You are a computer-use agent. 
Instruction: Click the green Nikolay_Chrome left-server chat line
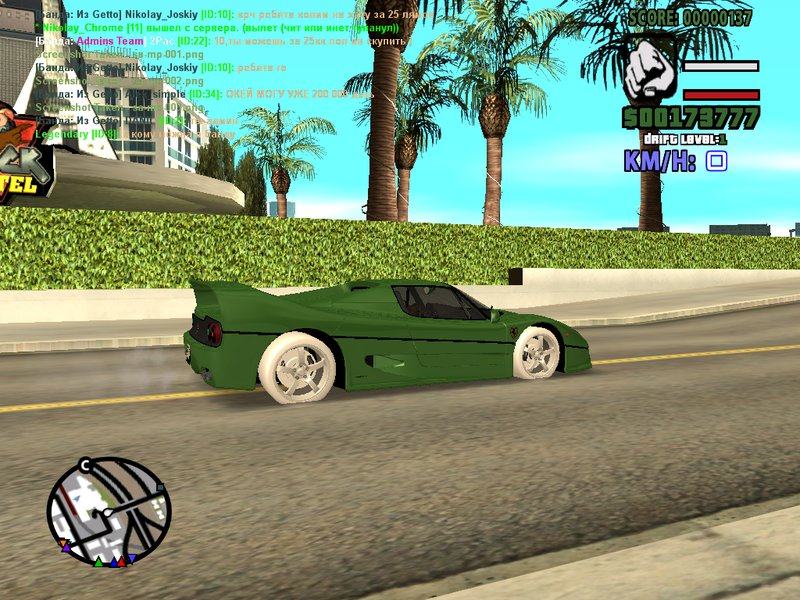point(218,28)
